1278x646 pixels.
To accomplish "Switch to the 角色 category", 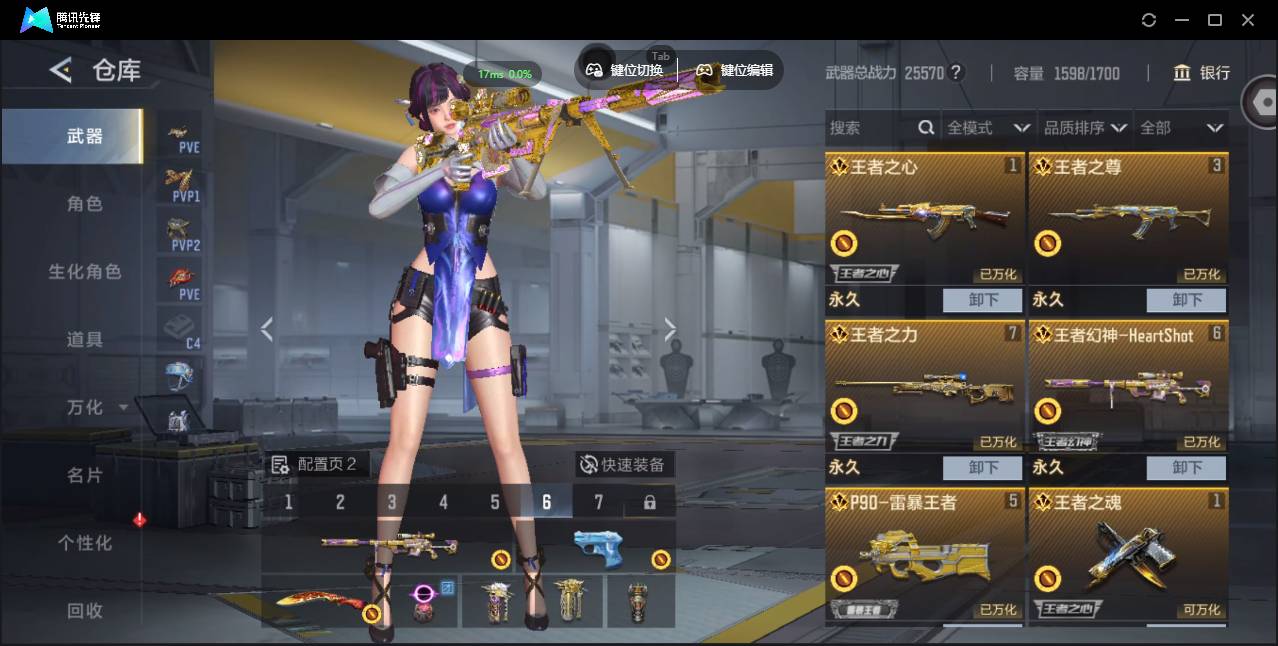I will coord(84,204).
